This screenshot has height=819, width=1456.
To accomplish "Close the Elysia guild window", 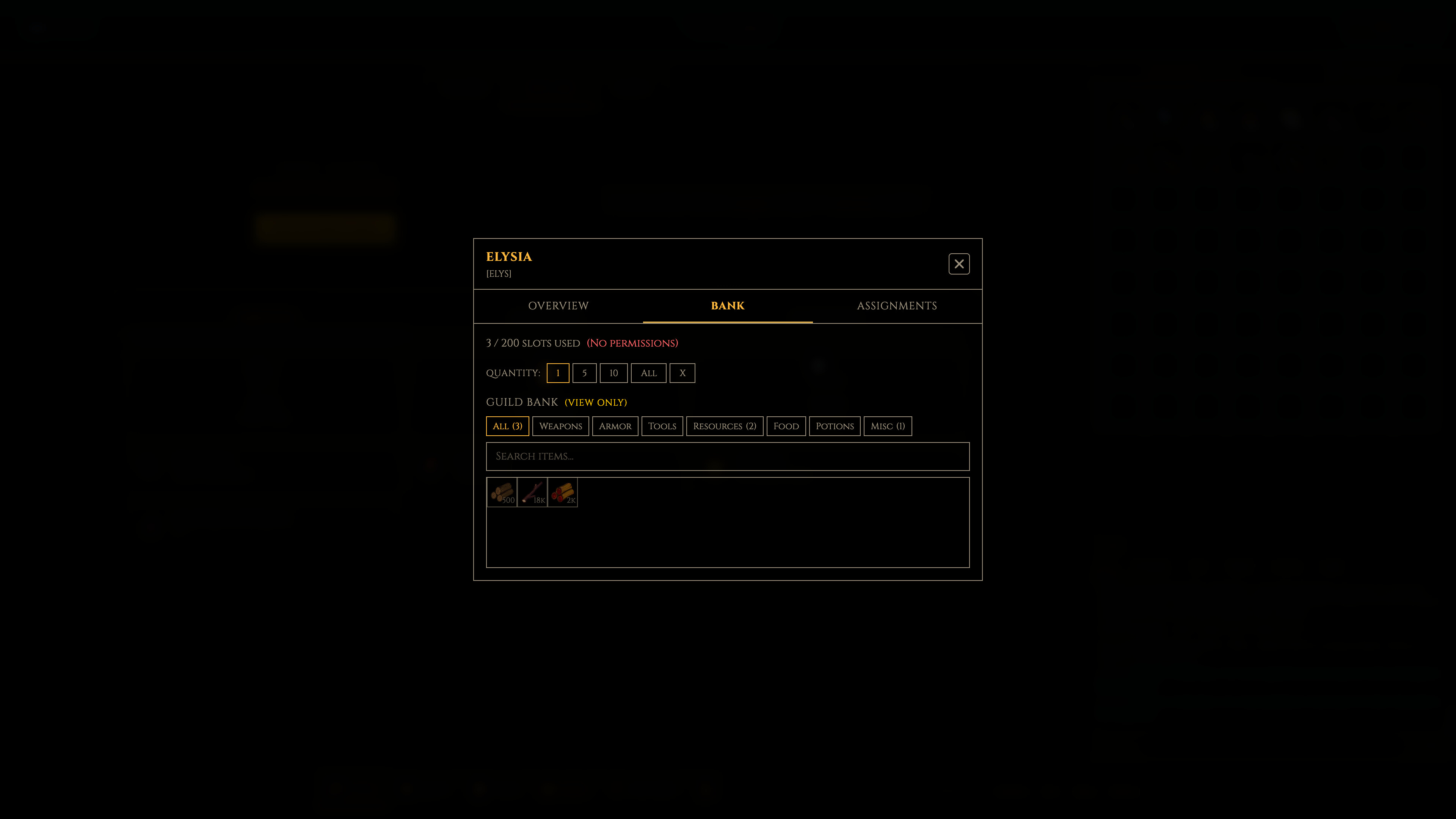I will click(959, 264).
